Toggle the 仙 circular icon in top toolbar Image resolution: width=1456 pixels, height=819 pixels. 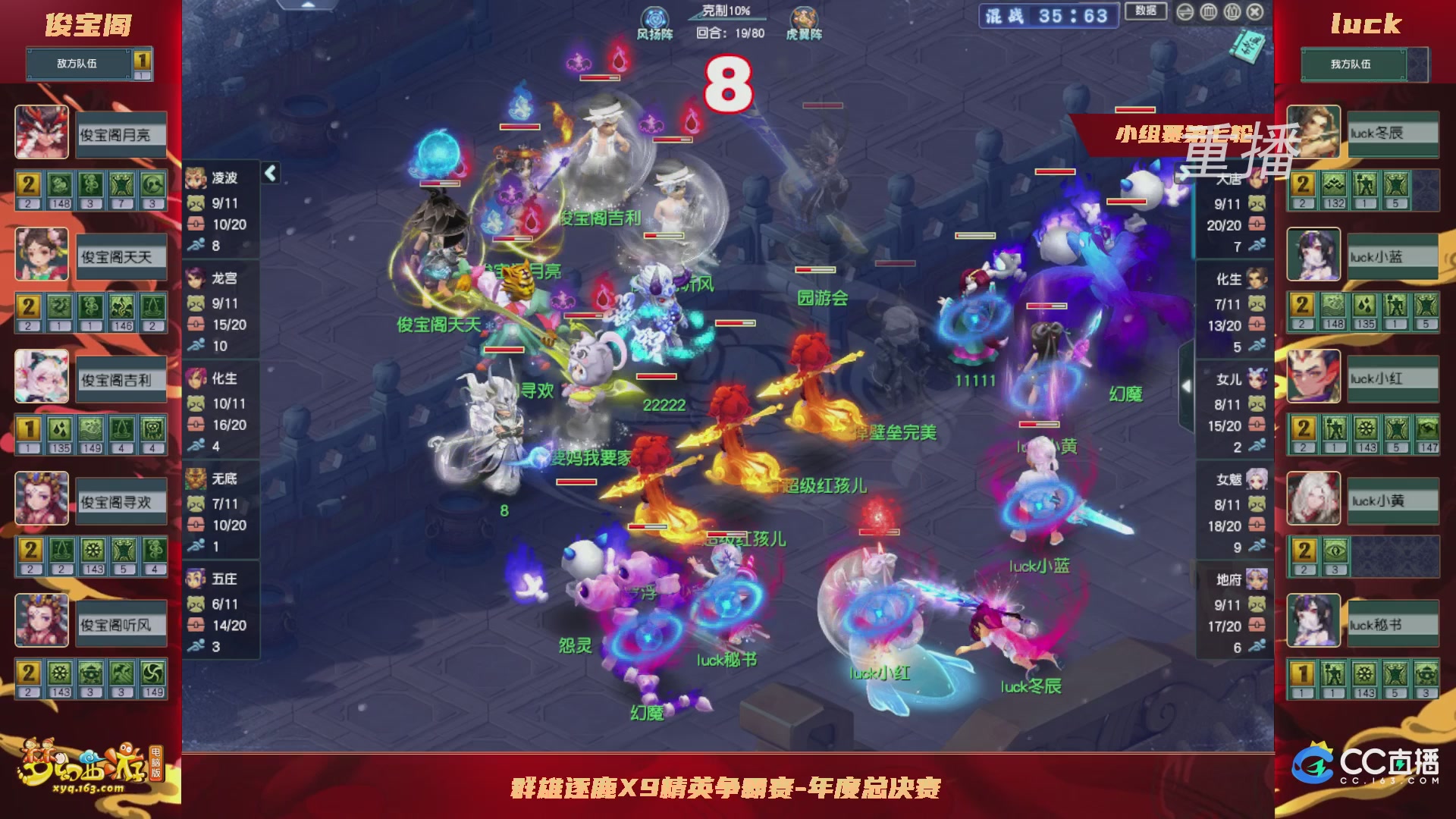coord(1232,13)
